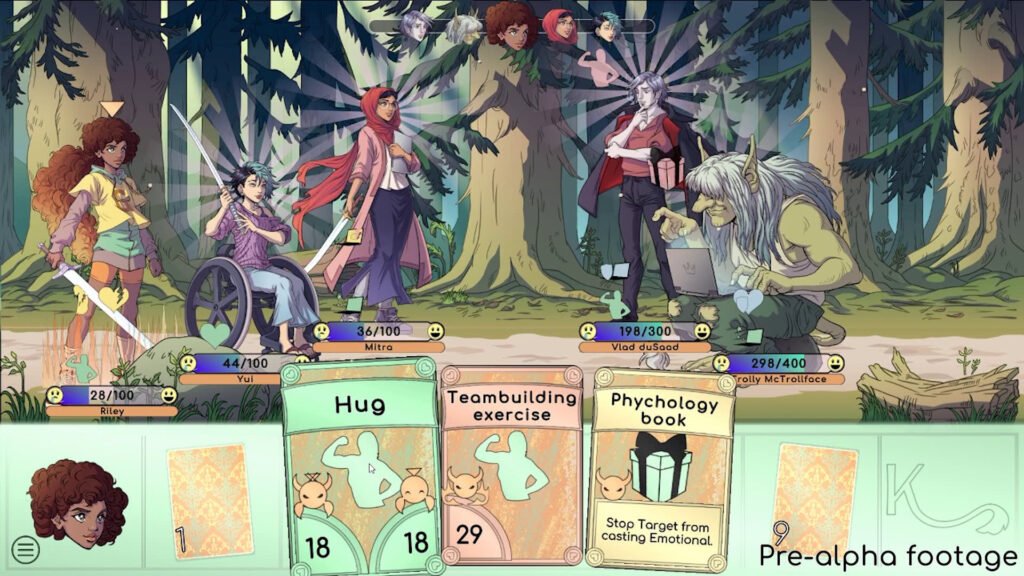Click the teal-haired Yui turn order portrait
1024x576 pixels.
click(x=607, y=26)
